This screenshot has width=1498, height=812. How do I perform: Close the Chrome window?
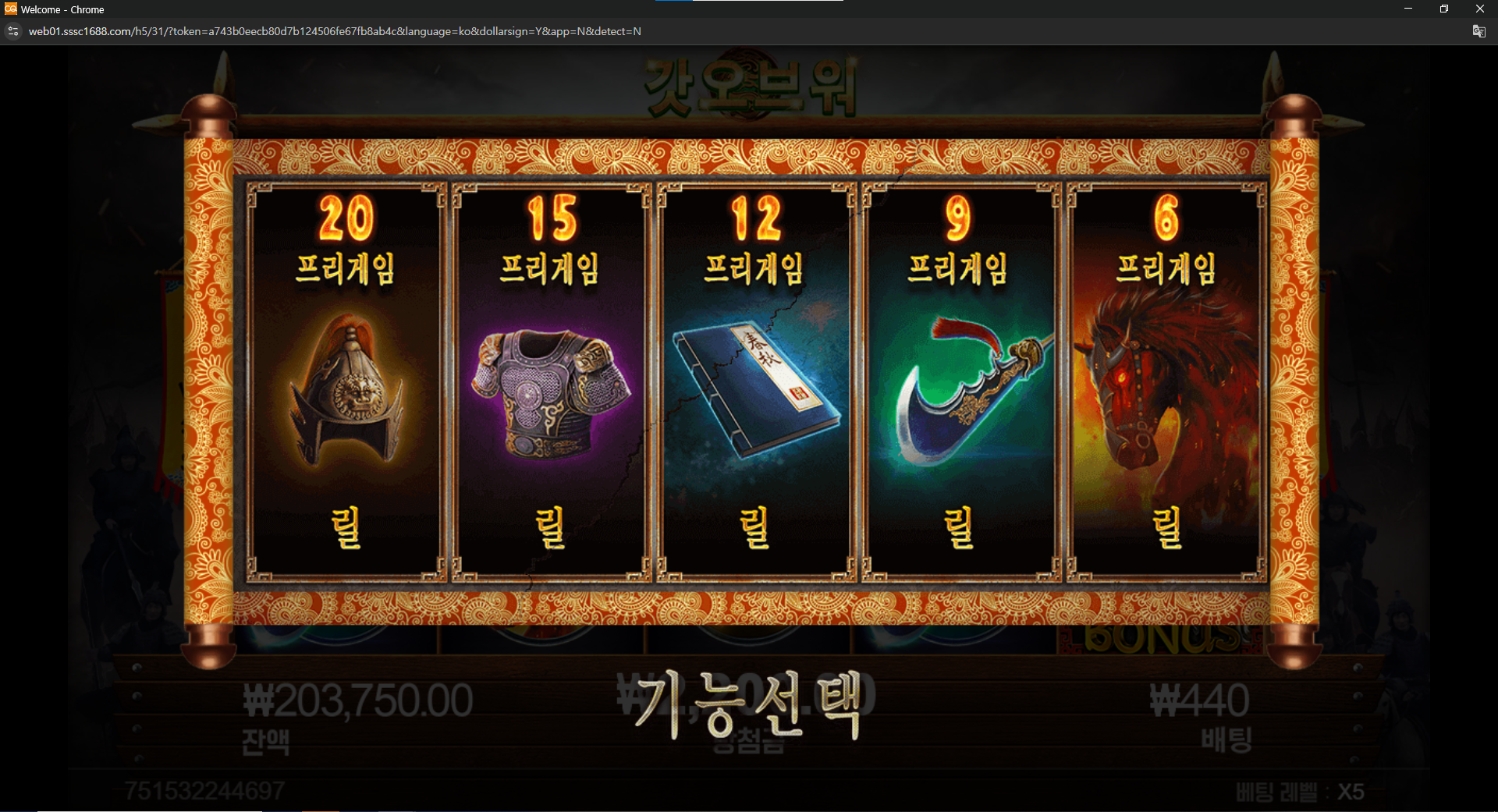pyautogui.click(x=1479, y=9)
